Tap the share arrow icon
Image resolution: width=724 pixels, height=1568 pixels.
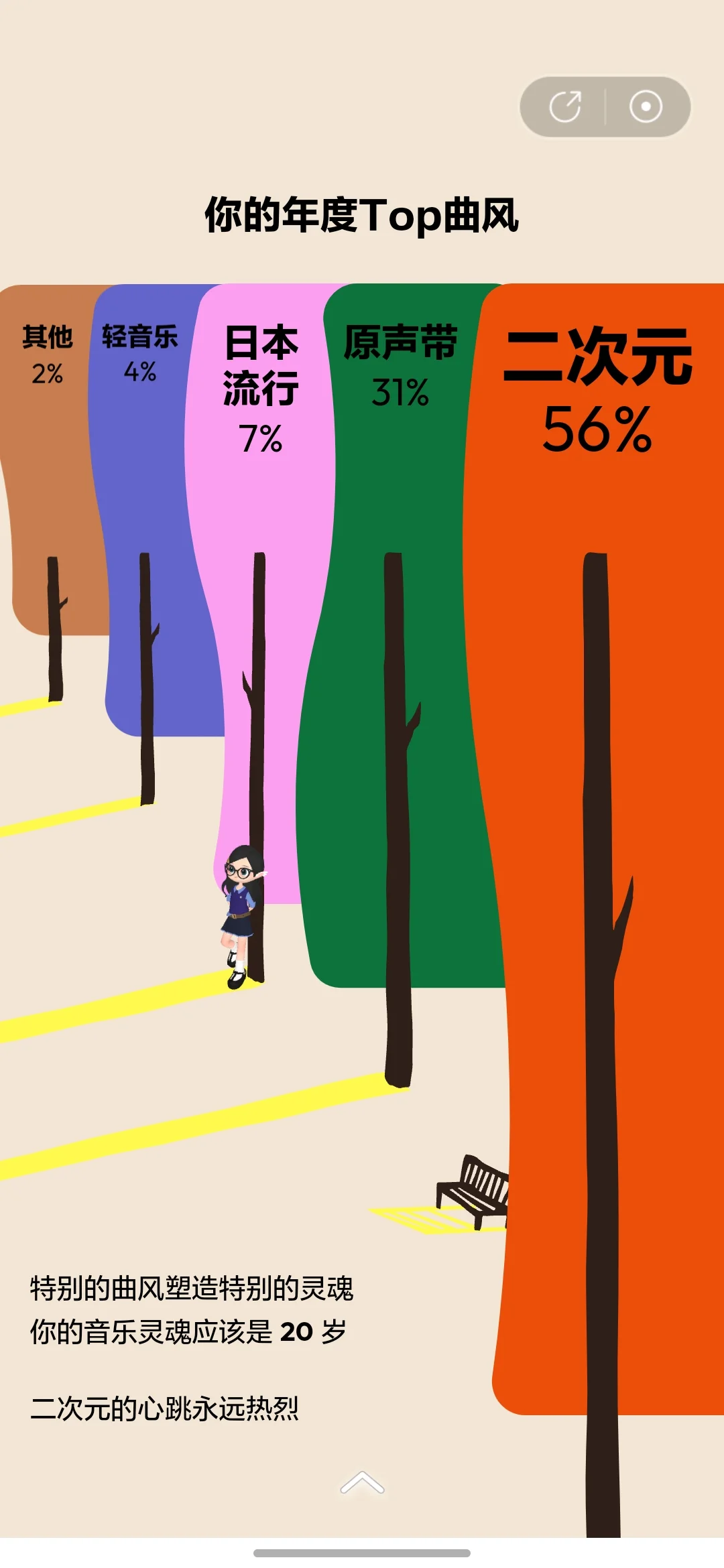[x=565, y=107]
